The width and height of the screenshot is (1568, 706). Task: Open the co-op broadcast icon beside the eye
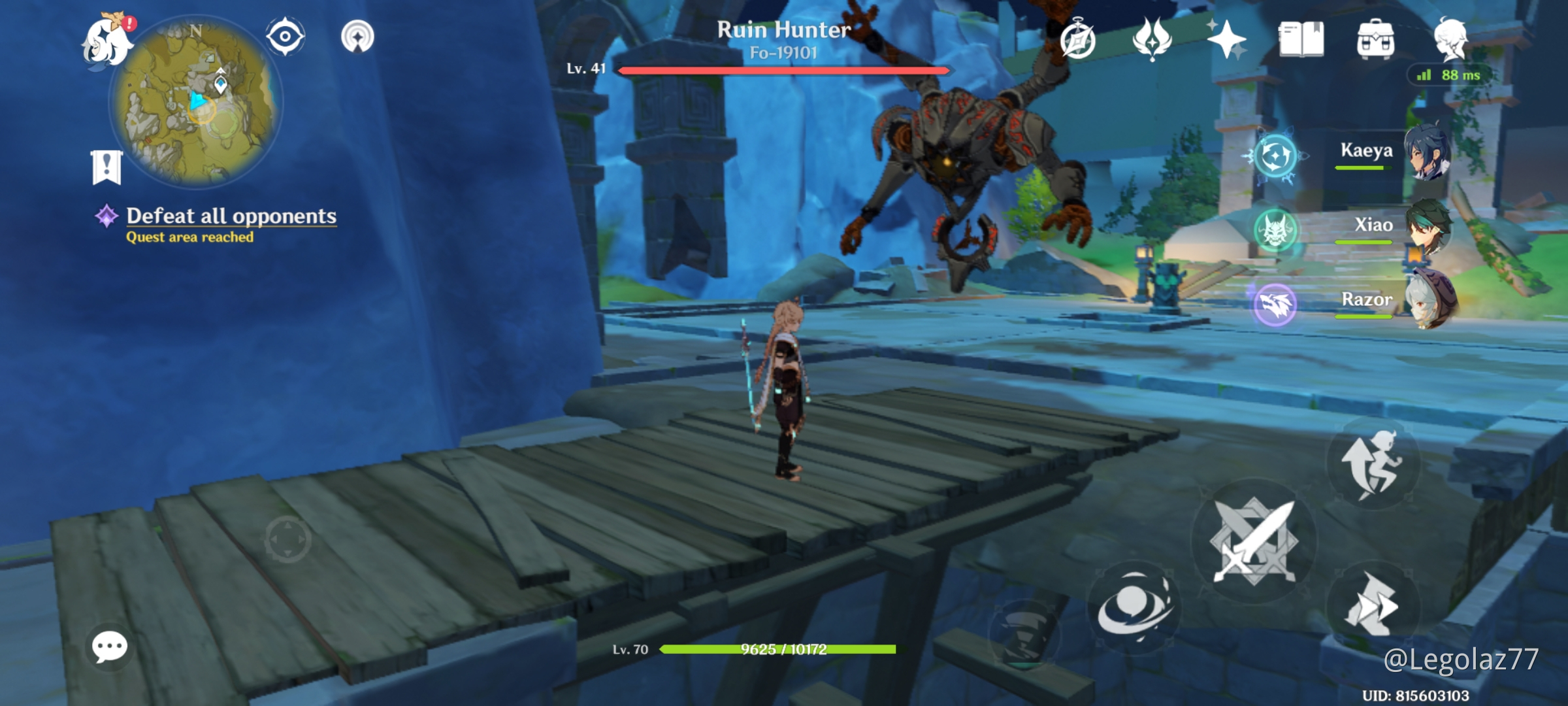tap(358, 36)
